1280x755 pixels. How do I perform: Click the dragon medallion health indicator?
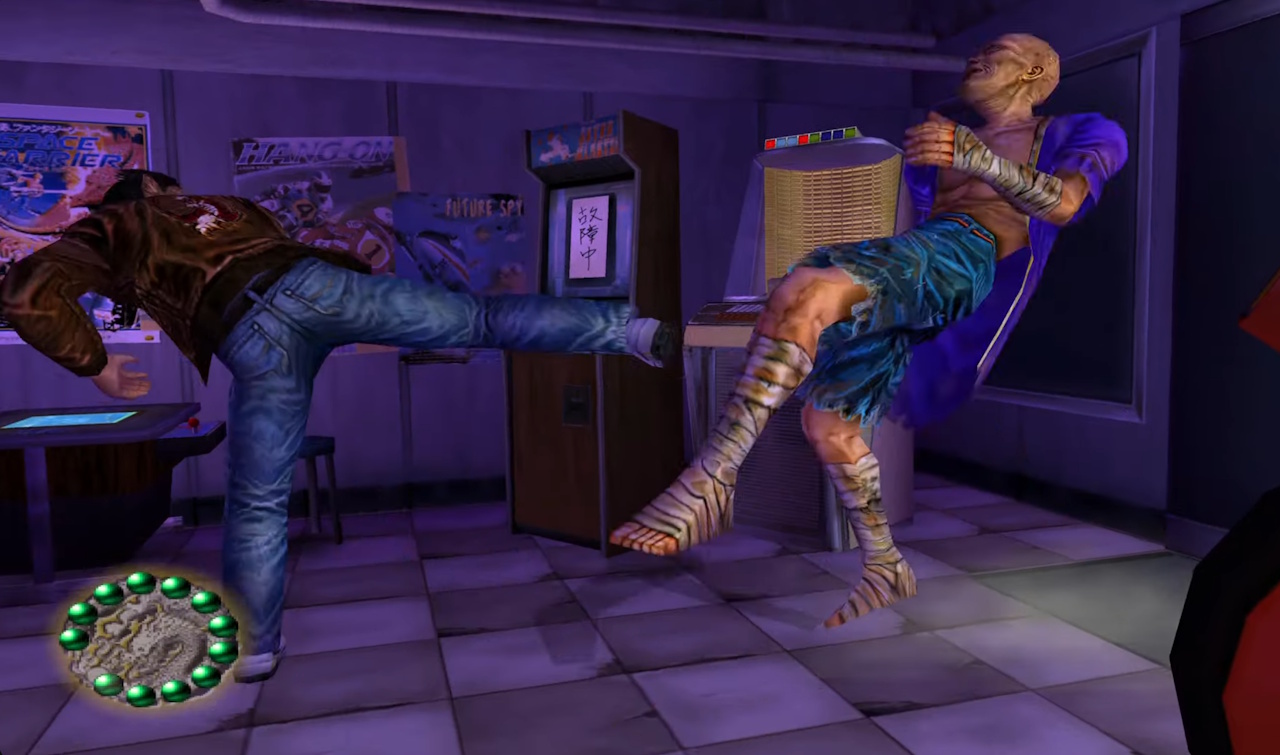click(148, 640)
